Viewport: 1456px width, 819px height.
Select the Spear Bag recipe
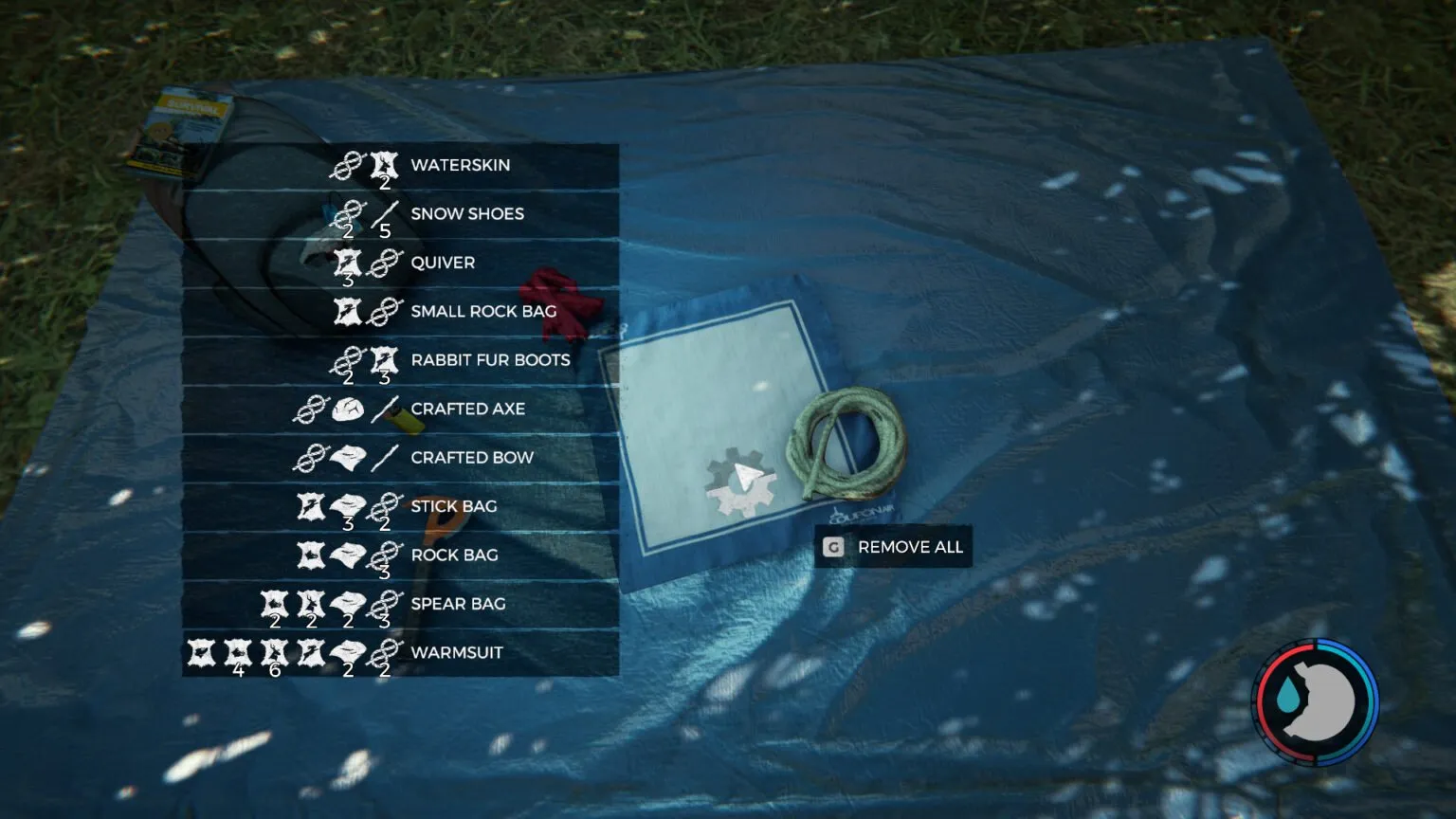458,605
